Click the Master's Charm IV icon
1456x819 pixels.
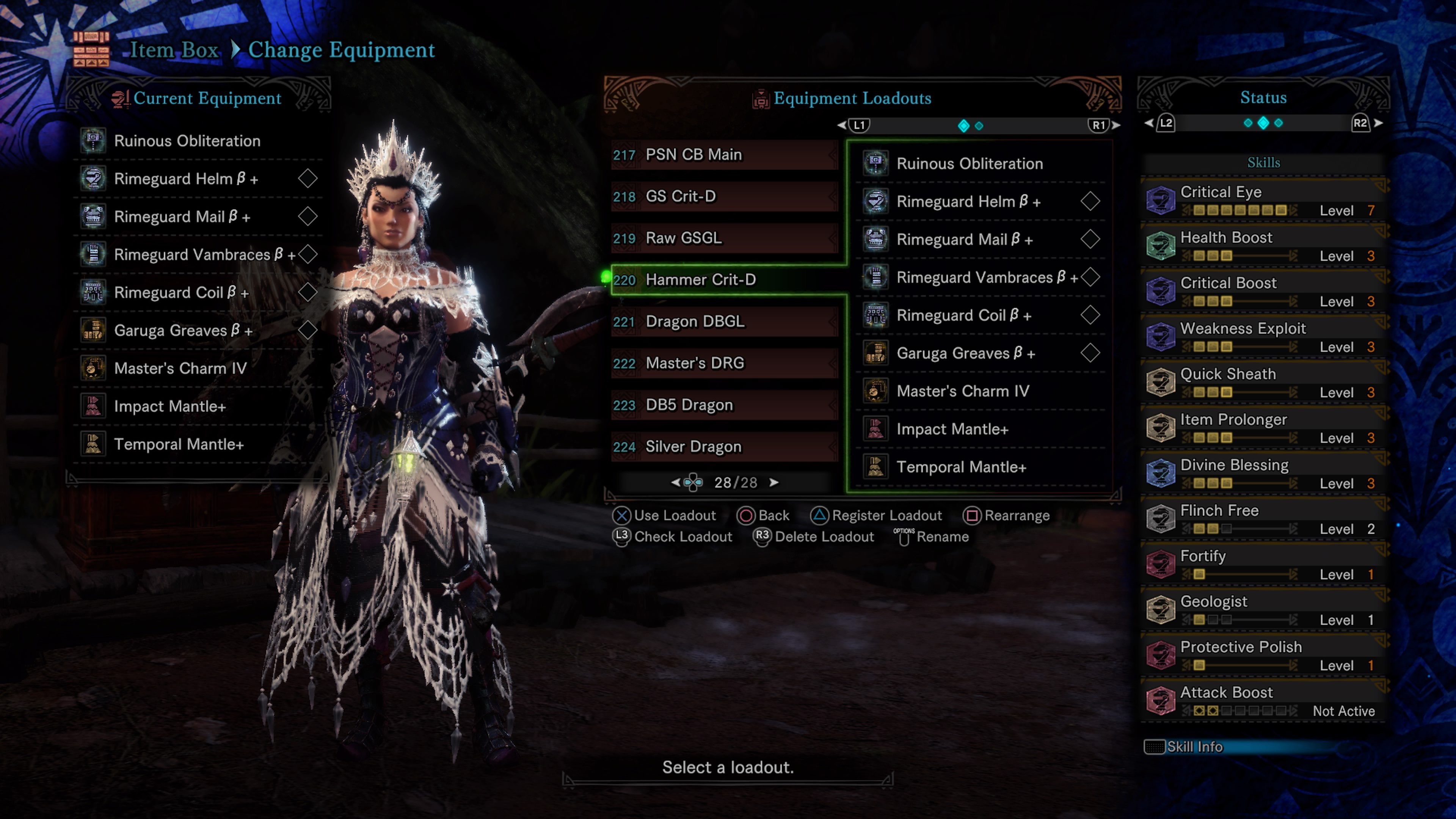(x=94, y=368)
